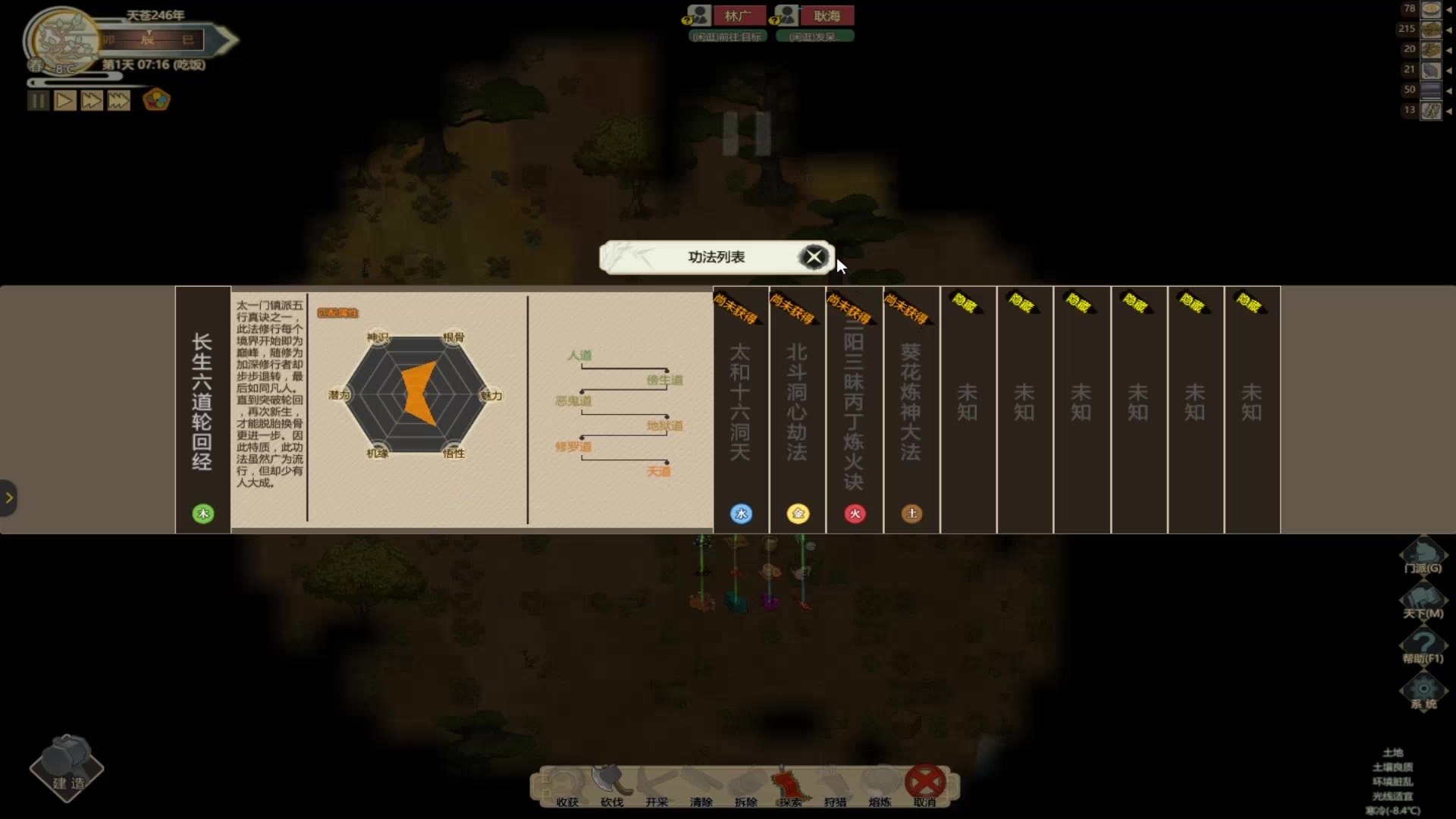
Task: Select the 葵花炼神大法 technique column
Action: coord(911,409)
